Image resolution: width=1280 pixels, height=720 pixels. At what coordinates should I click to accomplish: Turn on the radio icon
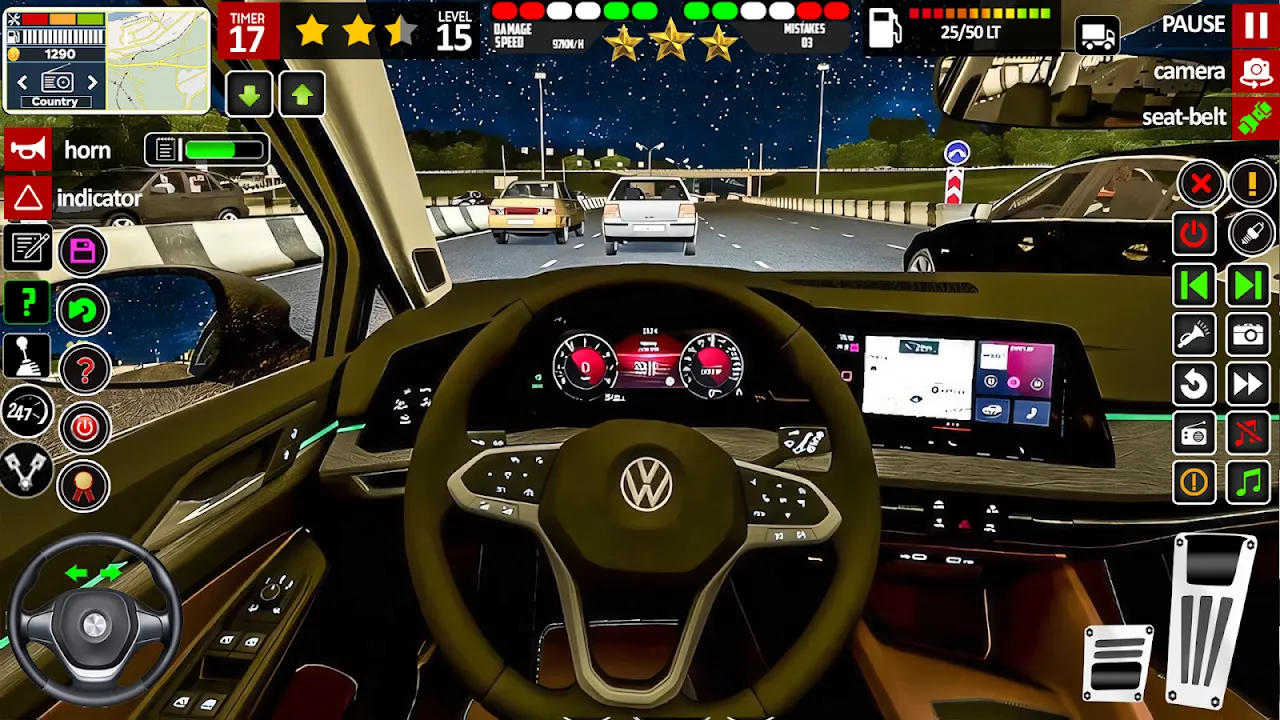(x=1194, y=433)
